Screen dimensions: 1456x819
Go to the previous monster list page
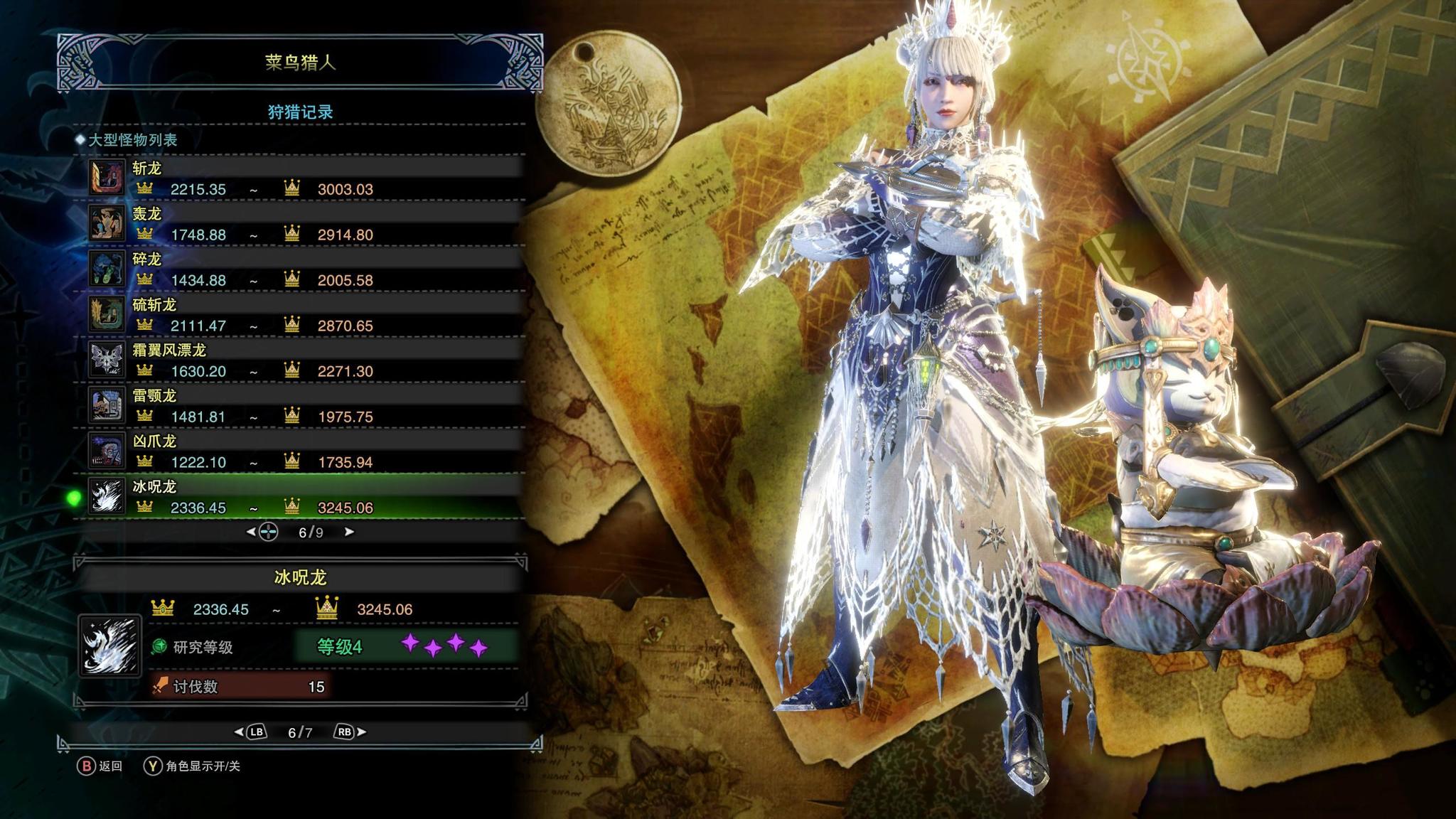(251, 532)
